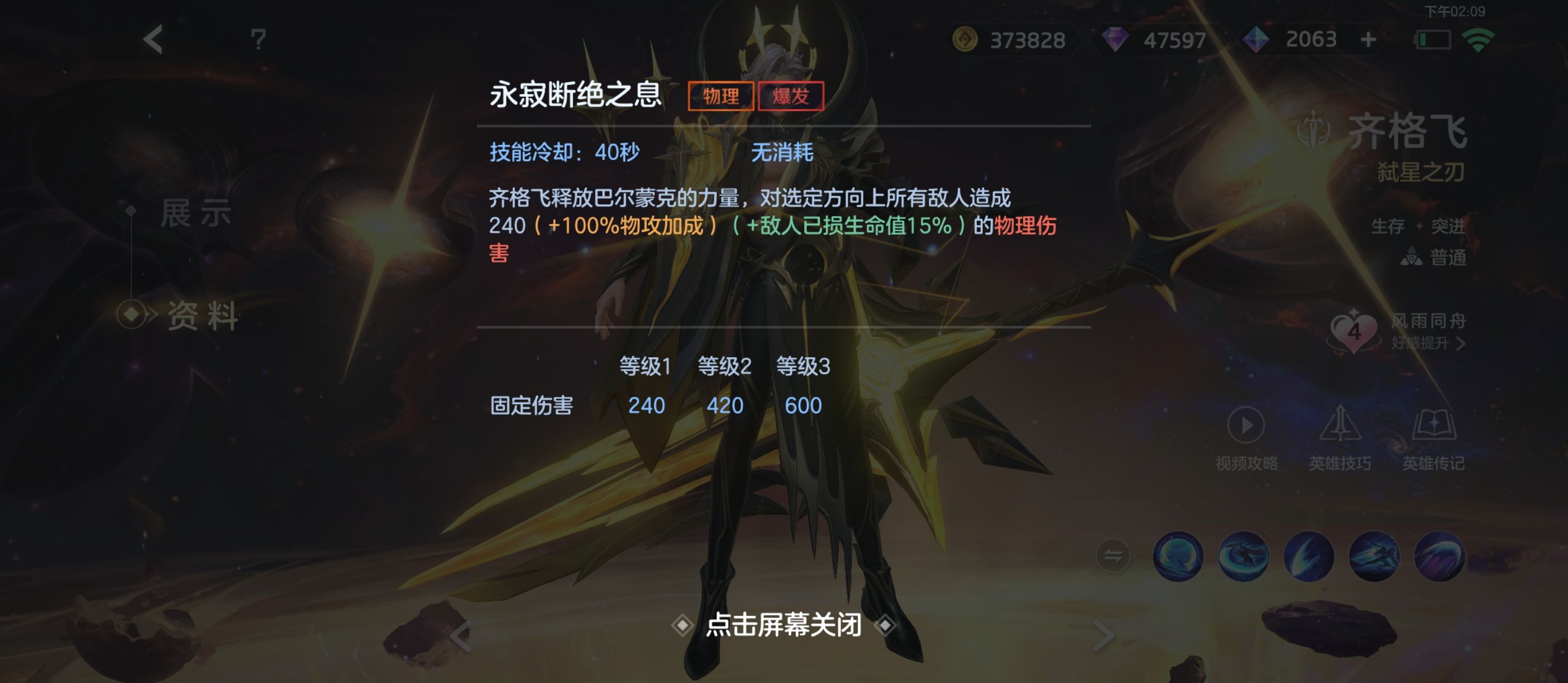The width and height of the screenshot is (1568, 683).
Task: Select the 爆发 burst tag
Action: [x=792, y=96]
